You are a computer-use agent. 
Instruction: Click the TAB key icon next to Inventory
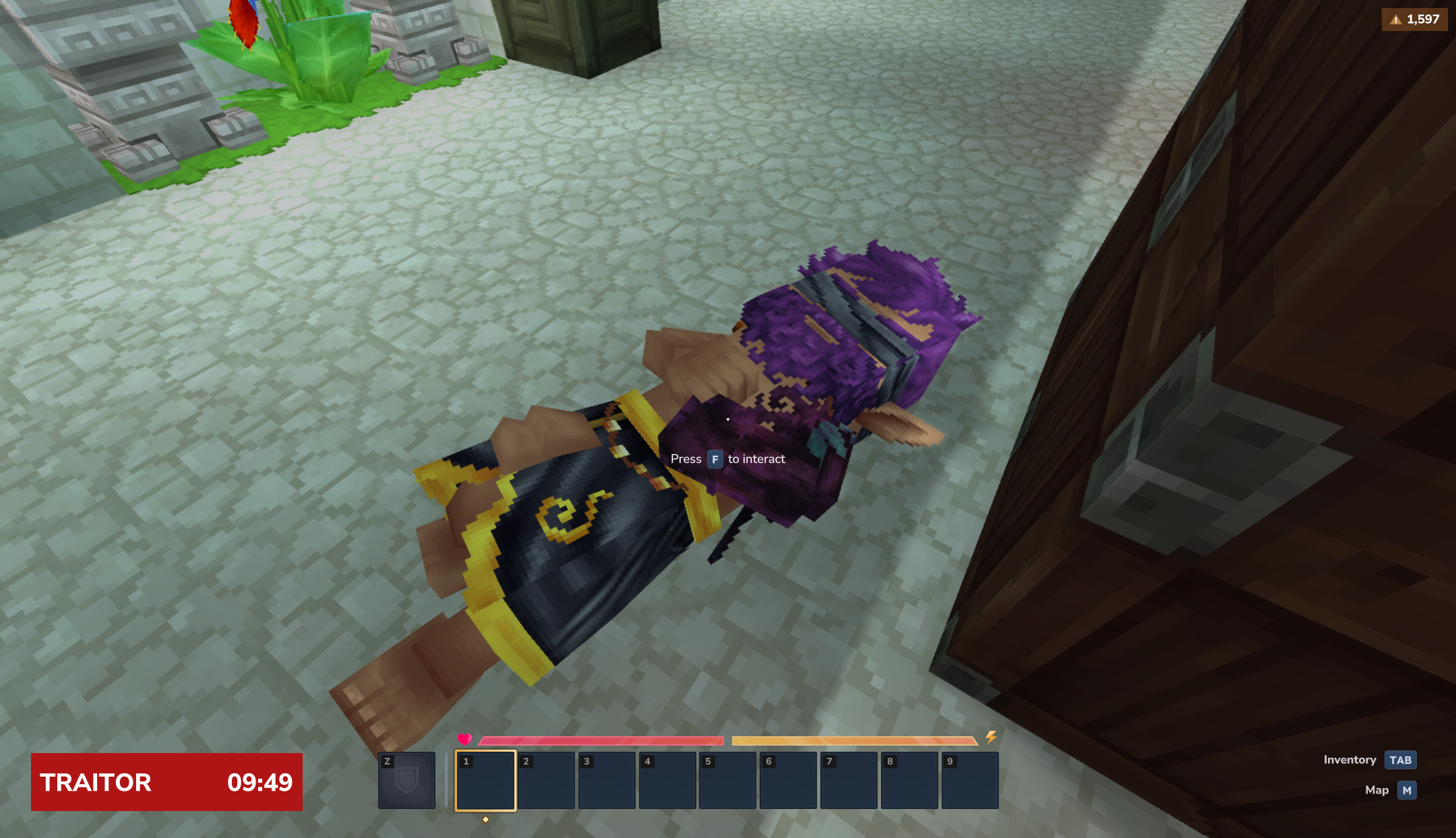(1401, 760)
